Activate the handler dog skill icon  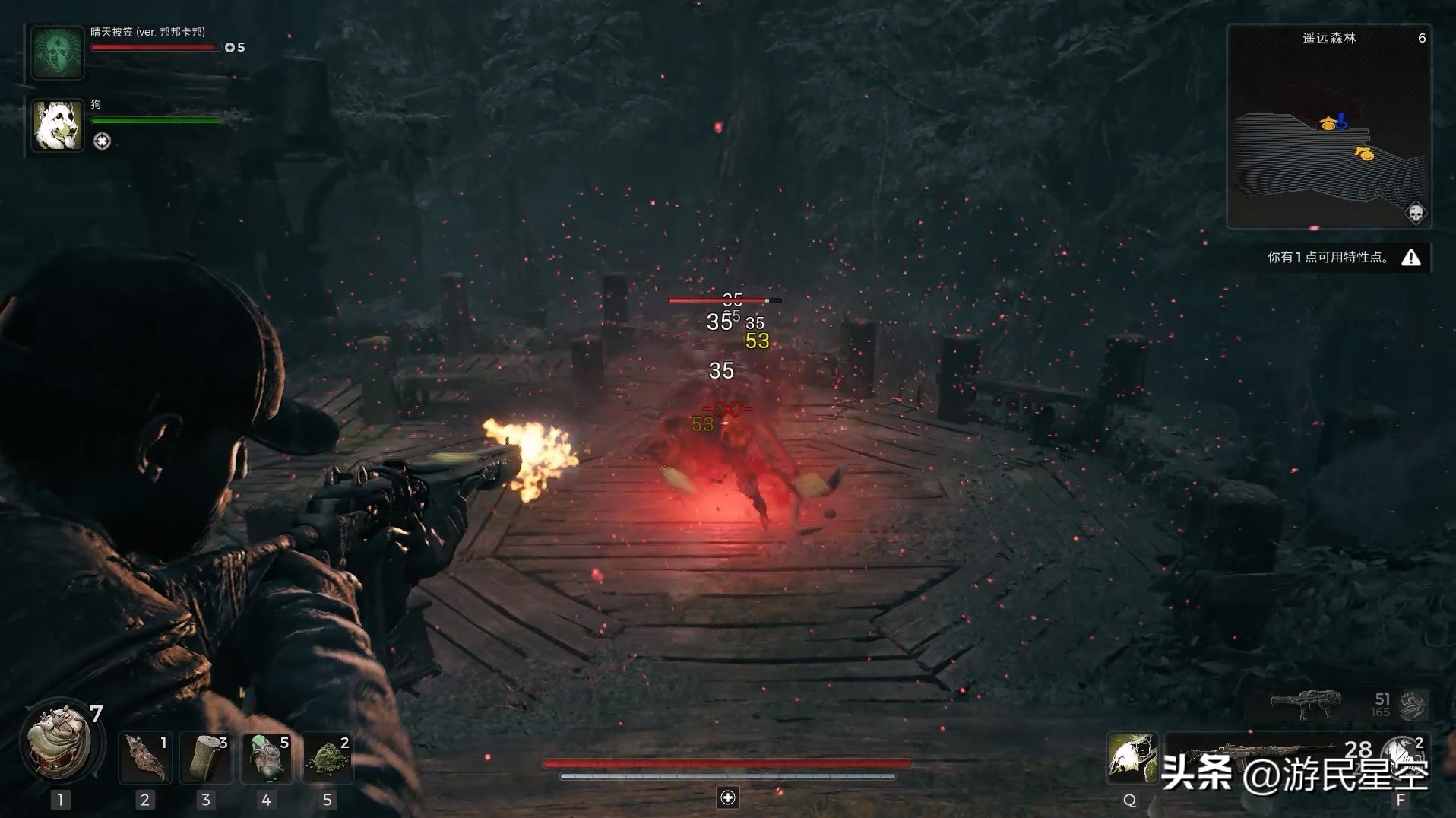click(1132, 758)
